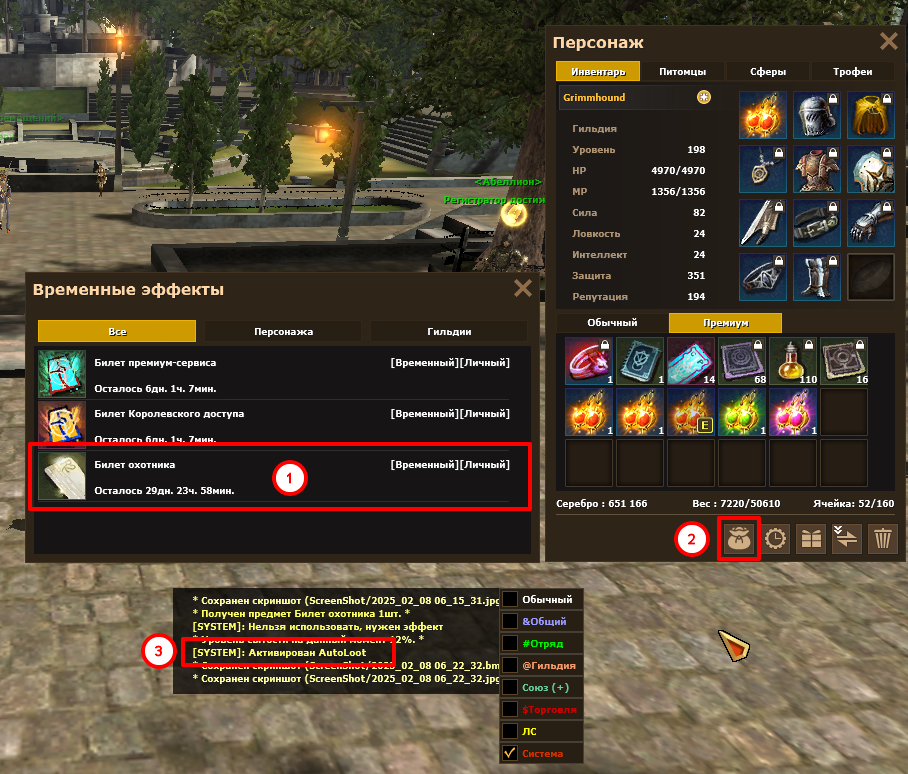Close the Временные эффекты window
908x774 pixels.
522,289
